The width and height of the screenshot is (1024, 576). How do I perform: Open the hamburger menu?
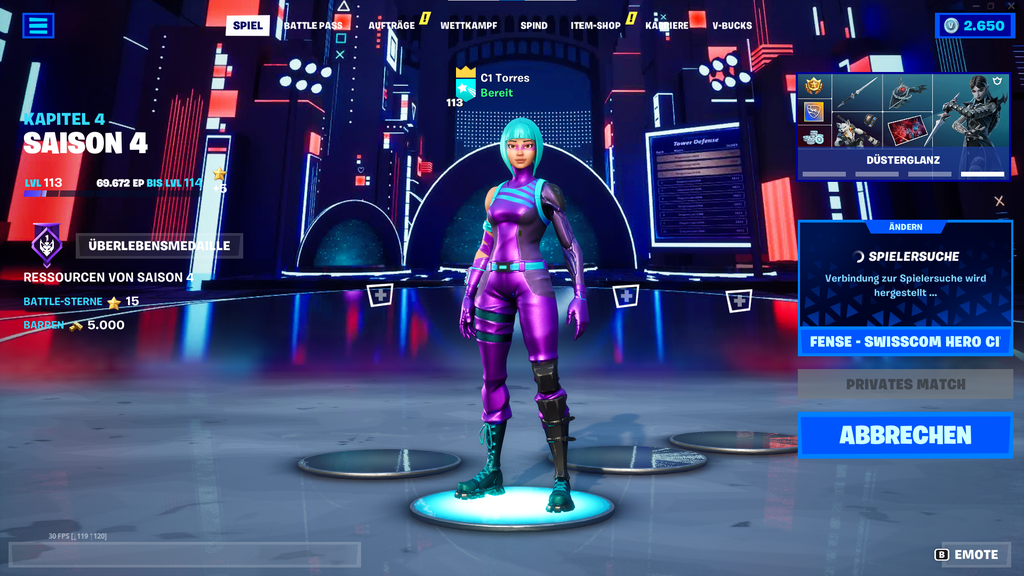38,25
